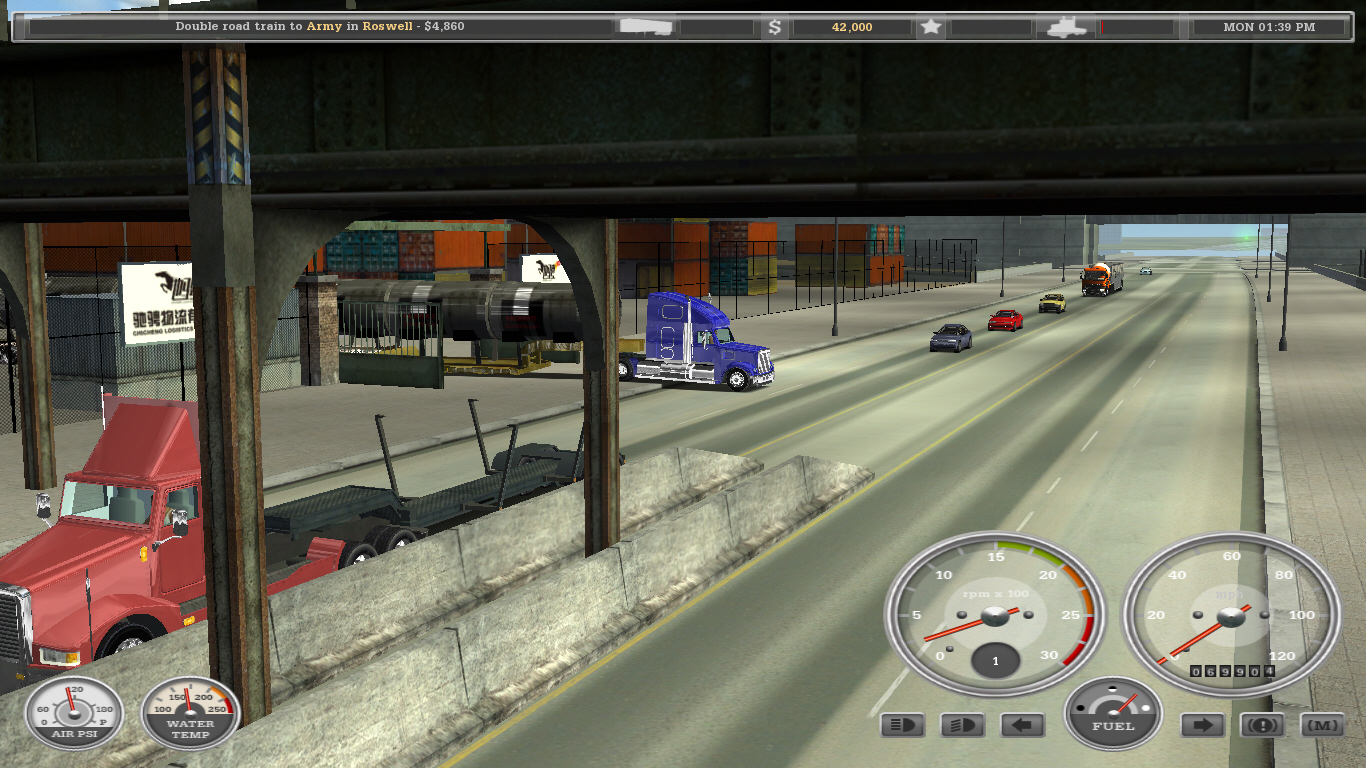Screen dimensions: 1366x768
Task: Click the (M) motor brake button
Action: (x=1321, y=725)
